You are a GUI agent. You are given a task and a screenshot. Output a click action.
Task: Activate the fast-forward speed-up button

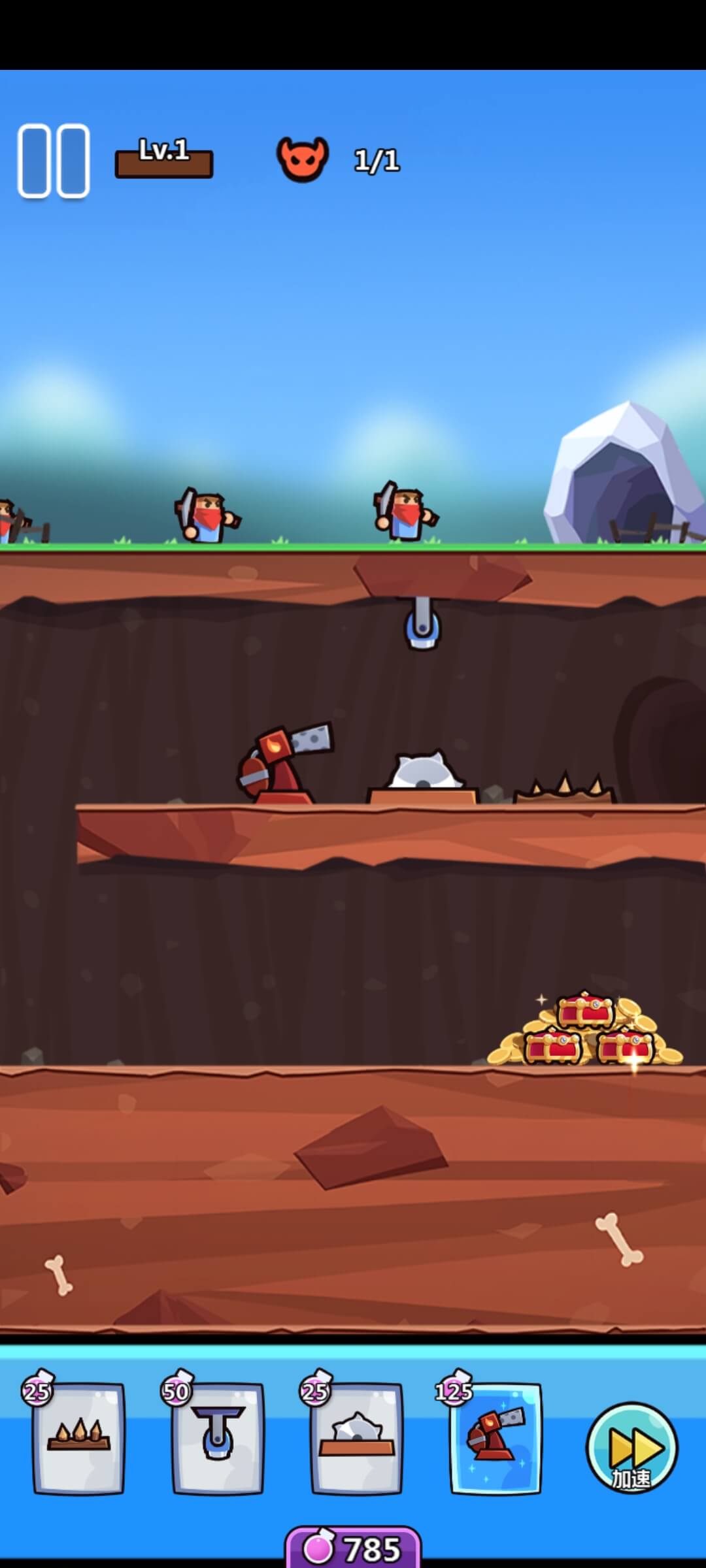(631, 1449)
